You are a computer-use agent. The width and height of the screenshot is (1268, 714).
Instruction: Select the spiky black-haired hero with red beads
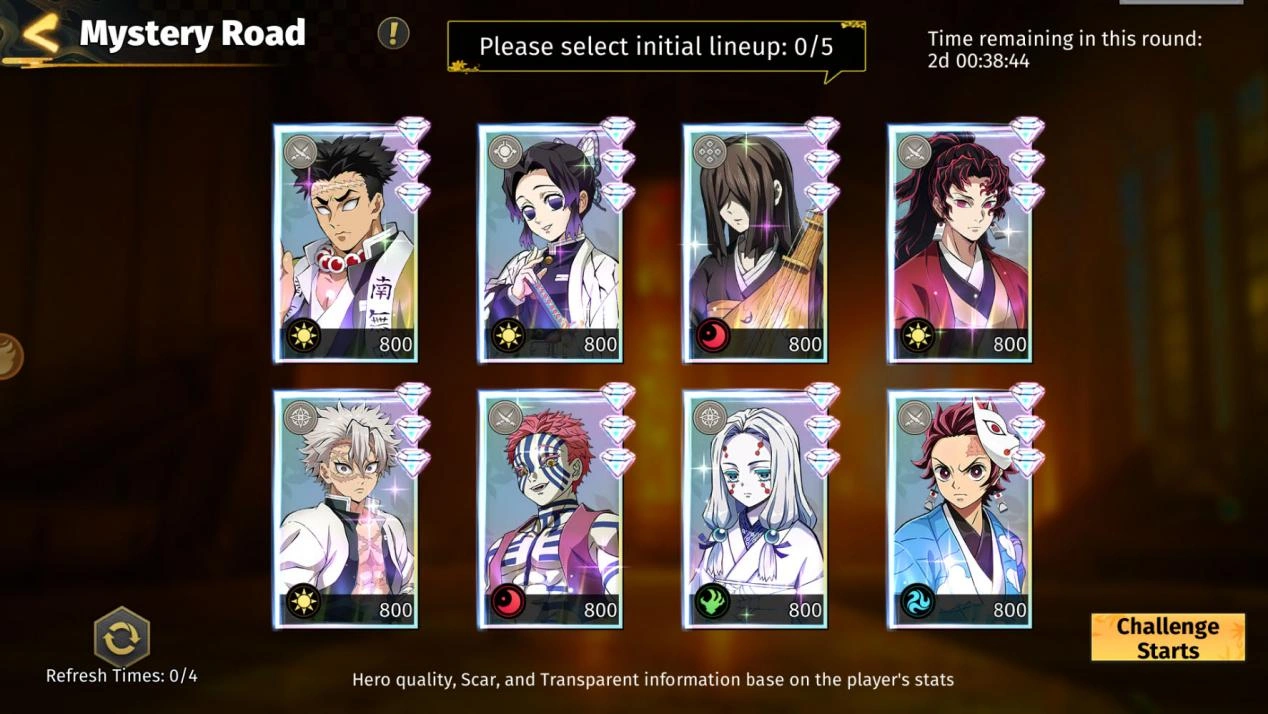pos(346,244)
